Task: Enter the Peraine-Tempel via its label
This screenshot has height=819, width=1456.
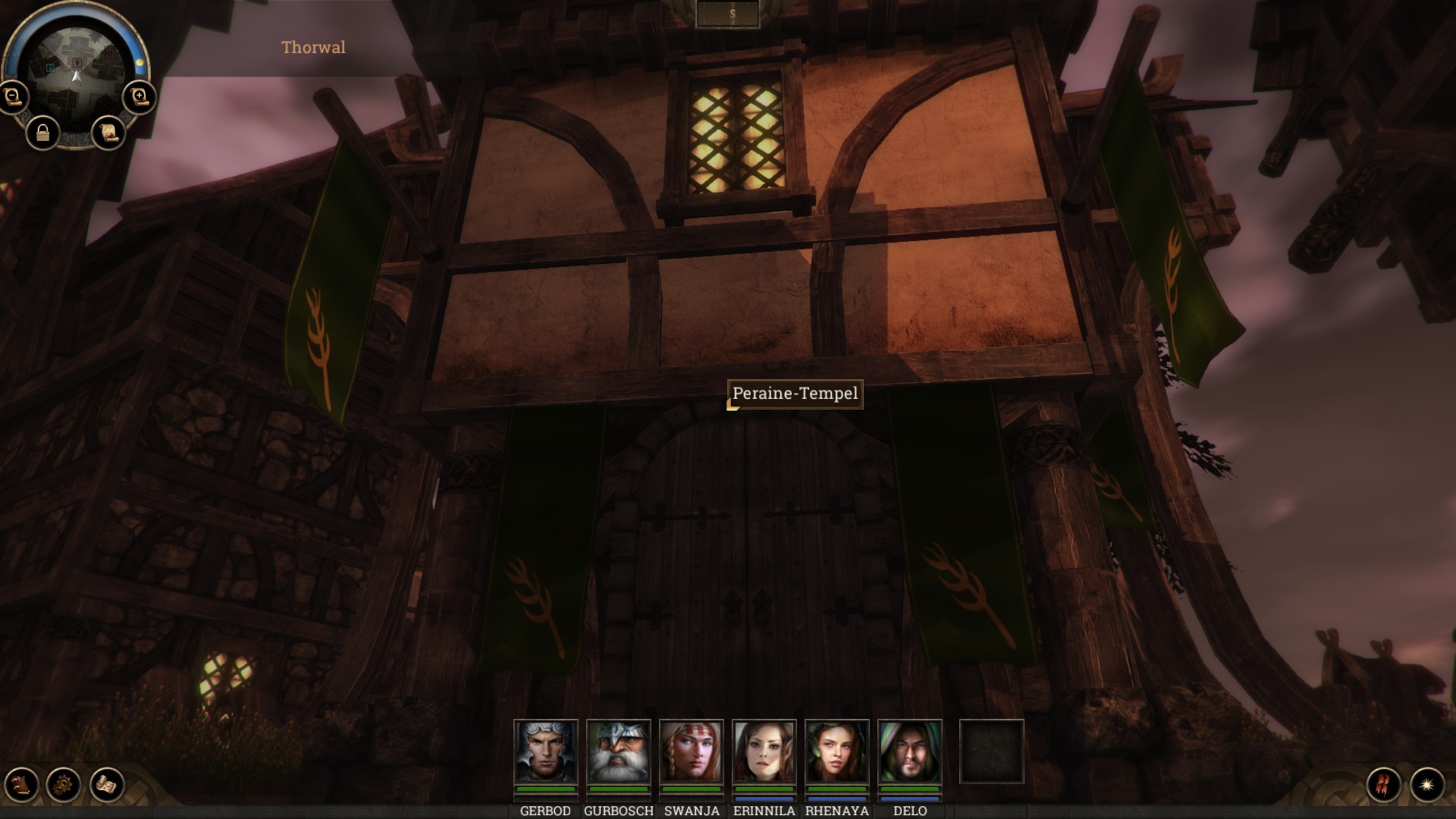Action: pyautogui.click(x=795, y=394)
